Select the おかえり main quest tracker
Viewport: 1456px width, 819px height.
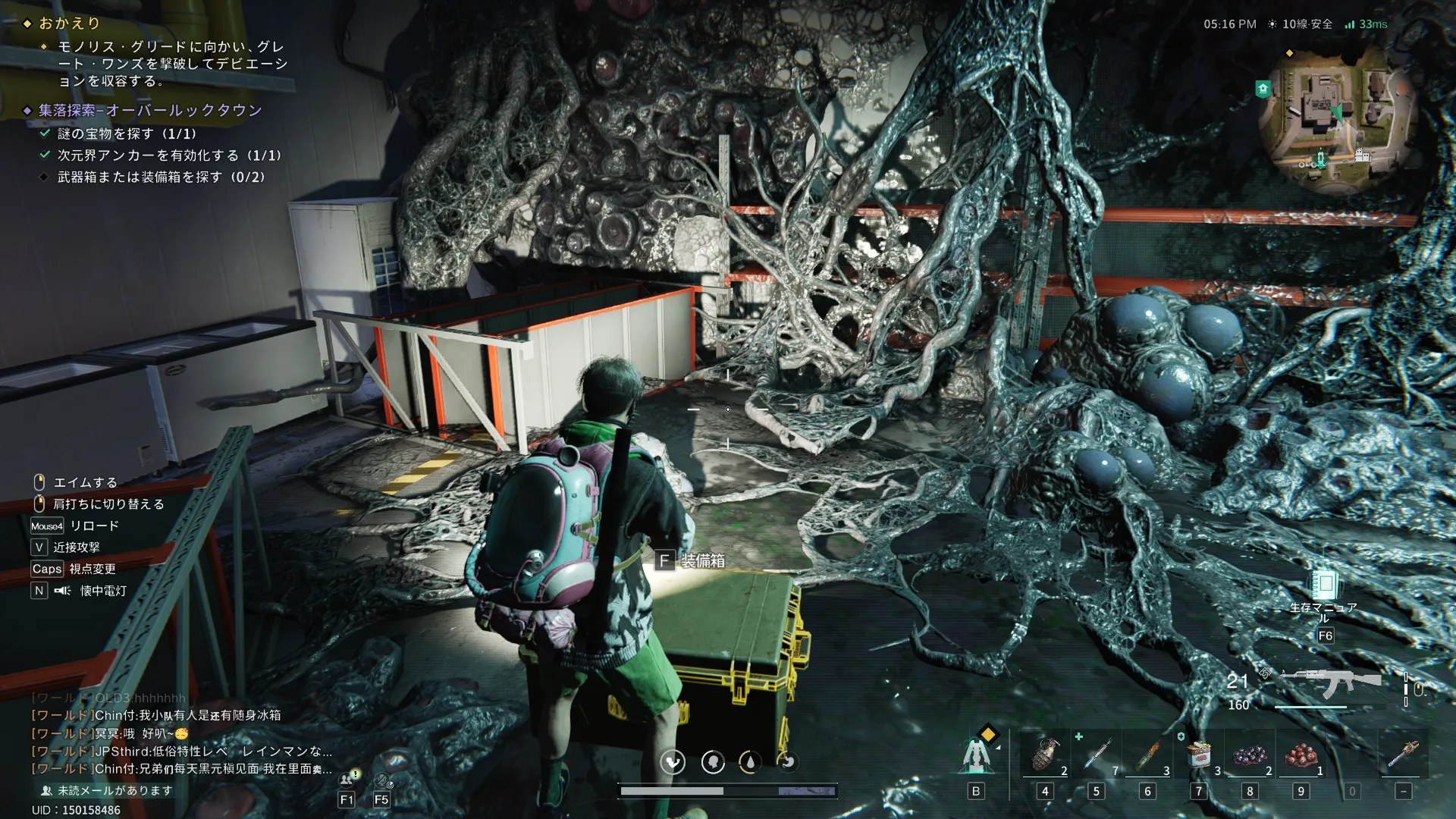69,24
